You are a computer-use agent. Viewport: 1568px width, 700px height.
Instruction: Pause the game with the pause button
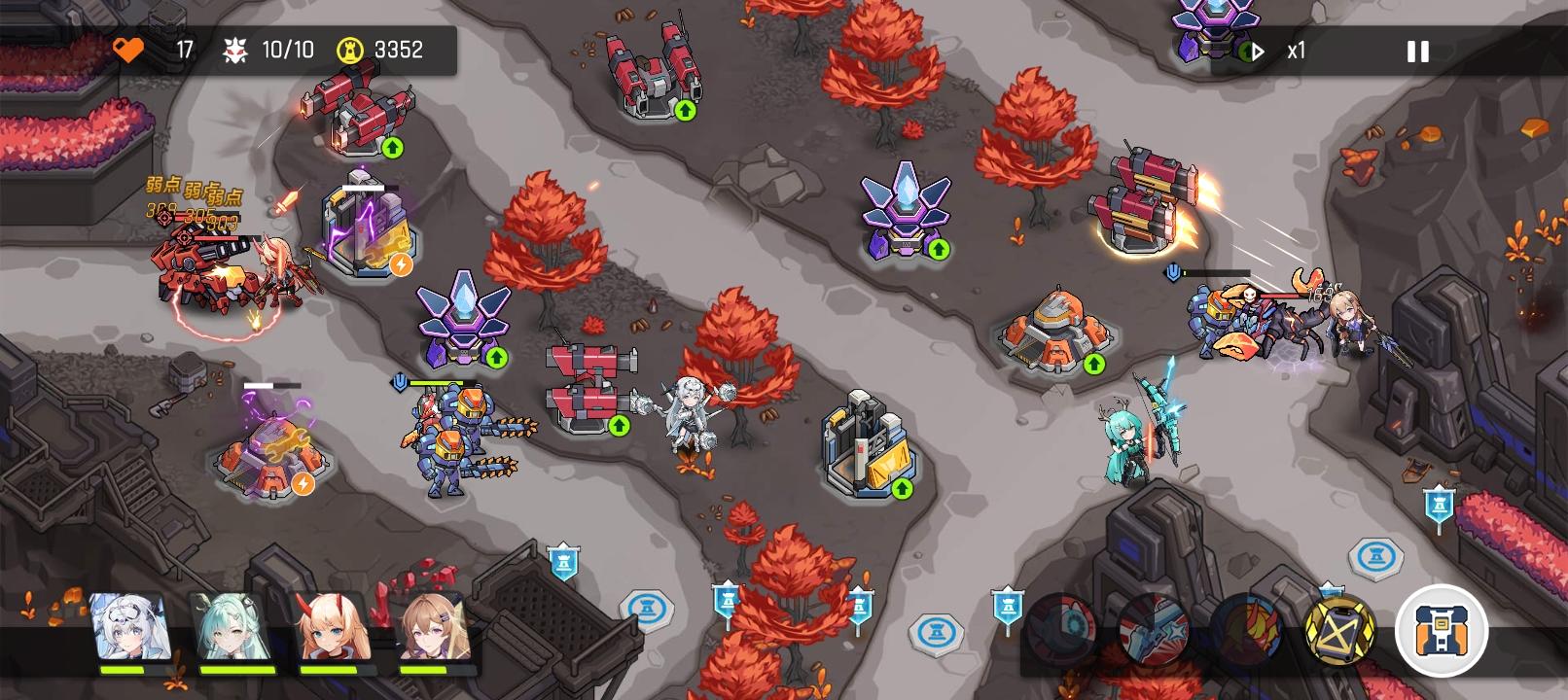click(x=1416, y=51)
